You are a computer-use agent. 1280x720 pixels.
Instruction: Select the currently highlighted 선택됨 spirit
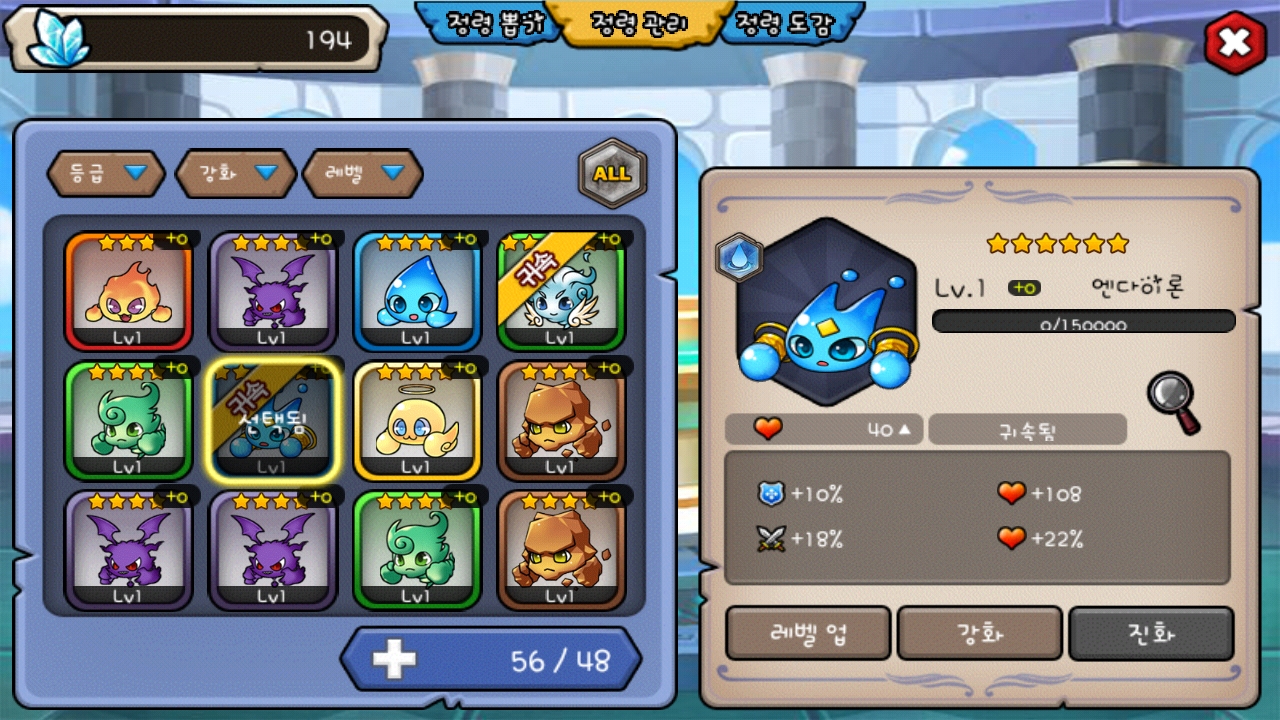click(272, 421)
